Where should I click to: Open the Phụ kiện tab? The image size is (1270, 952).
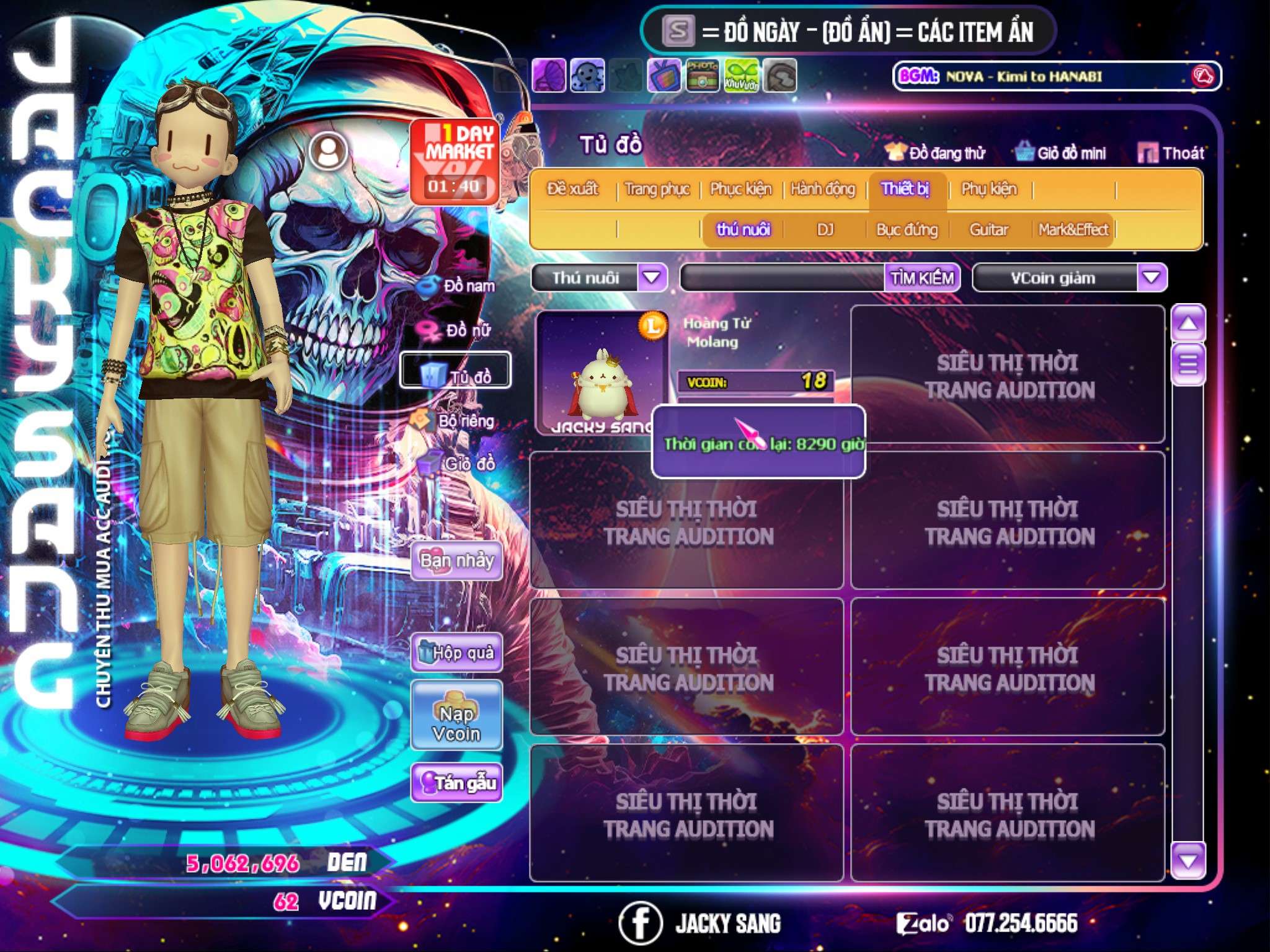coord(989,189)
